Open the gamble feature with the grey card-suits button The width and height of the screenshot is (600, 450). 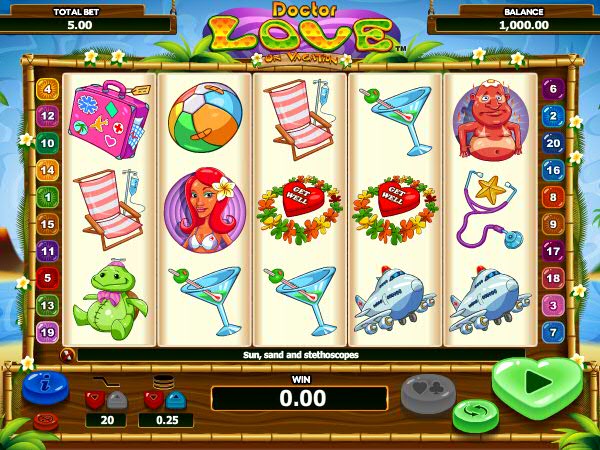(x=428, y=392)
